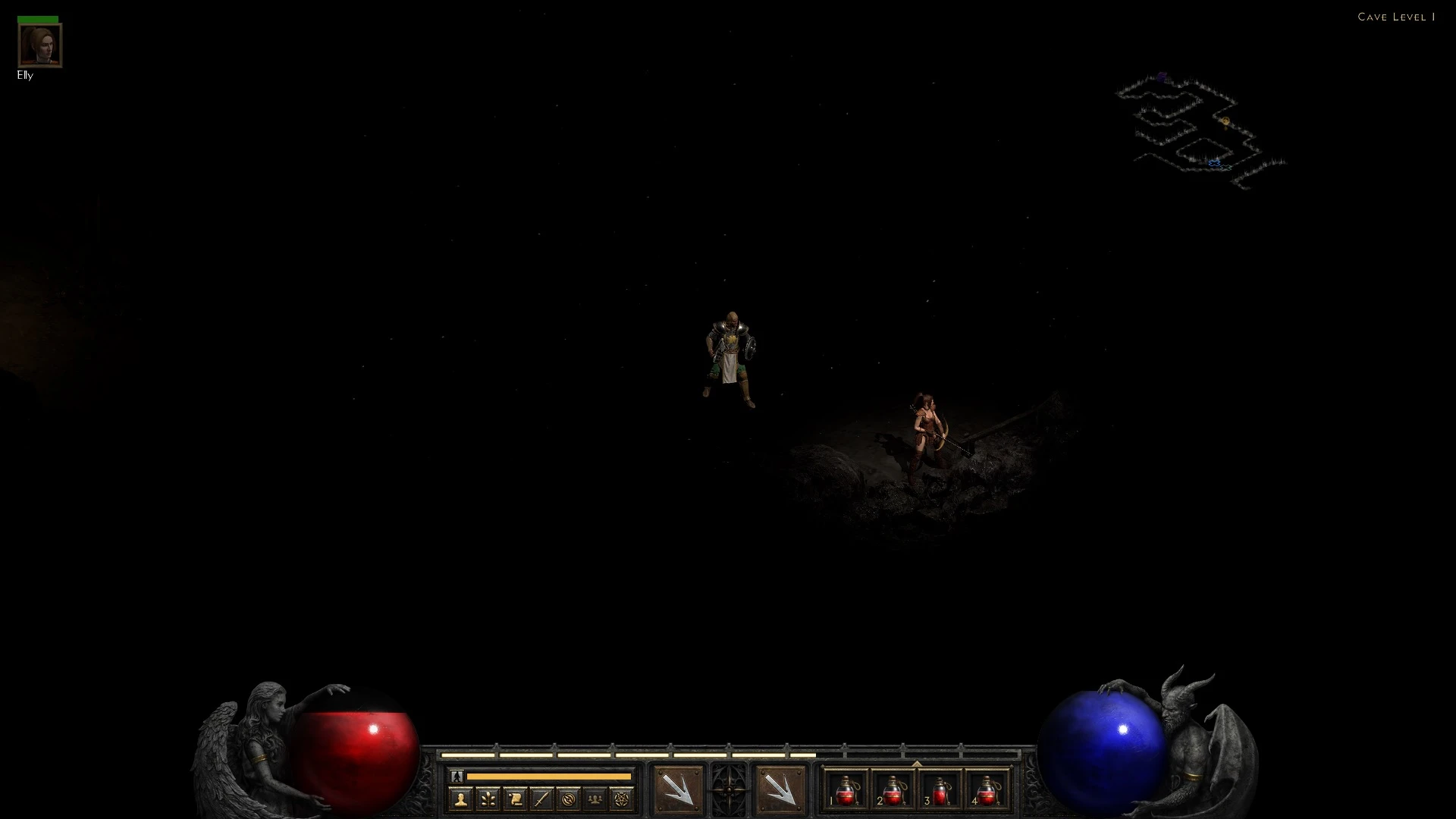Select the circular automap icon

[x=568, y=798]
